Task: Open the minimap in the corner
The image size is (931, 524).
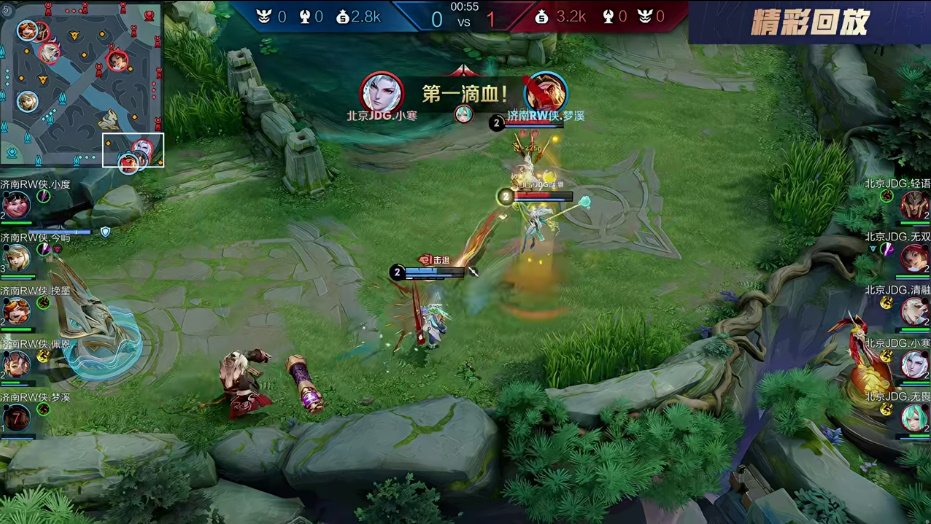Action: 81,85
